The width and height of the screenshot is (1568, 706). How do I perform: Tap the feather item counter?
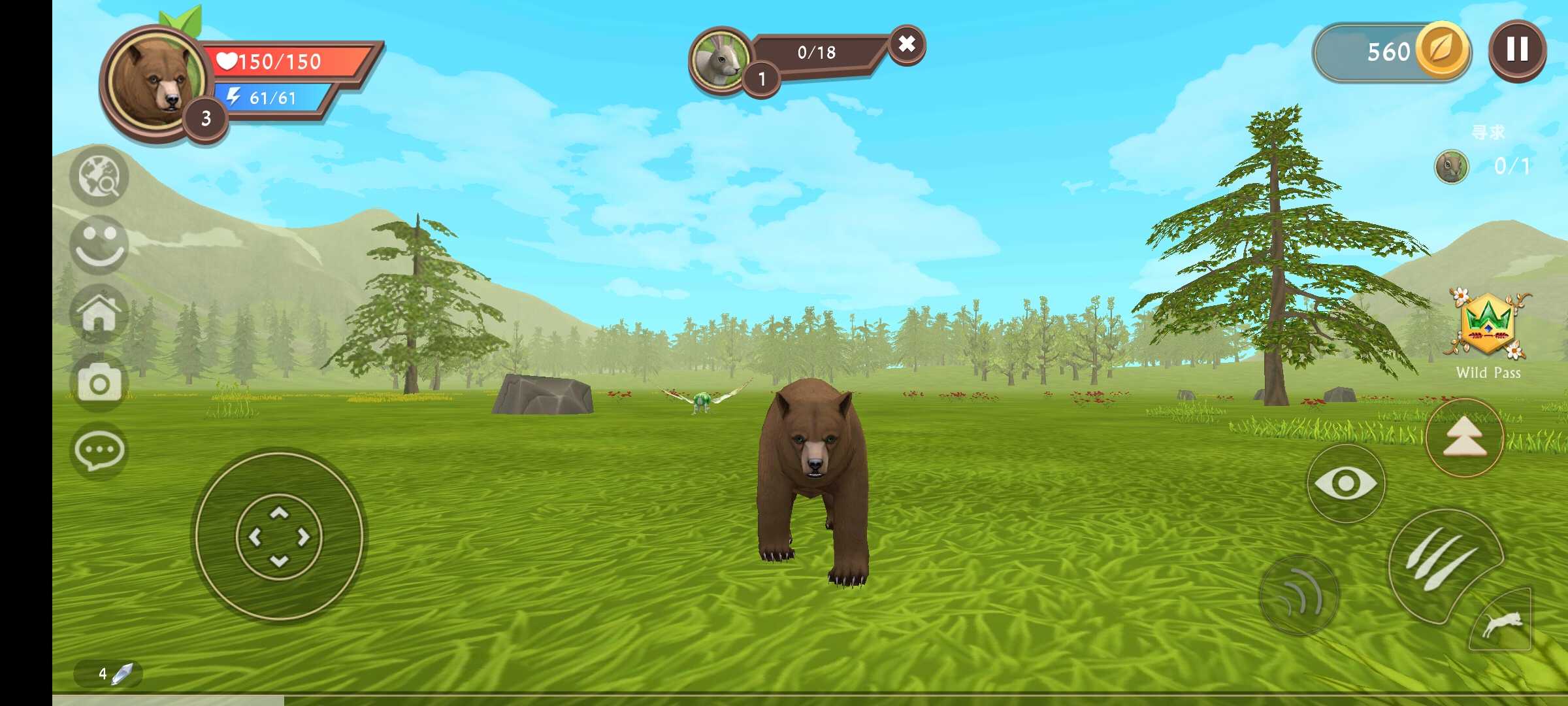109,673
